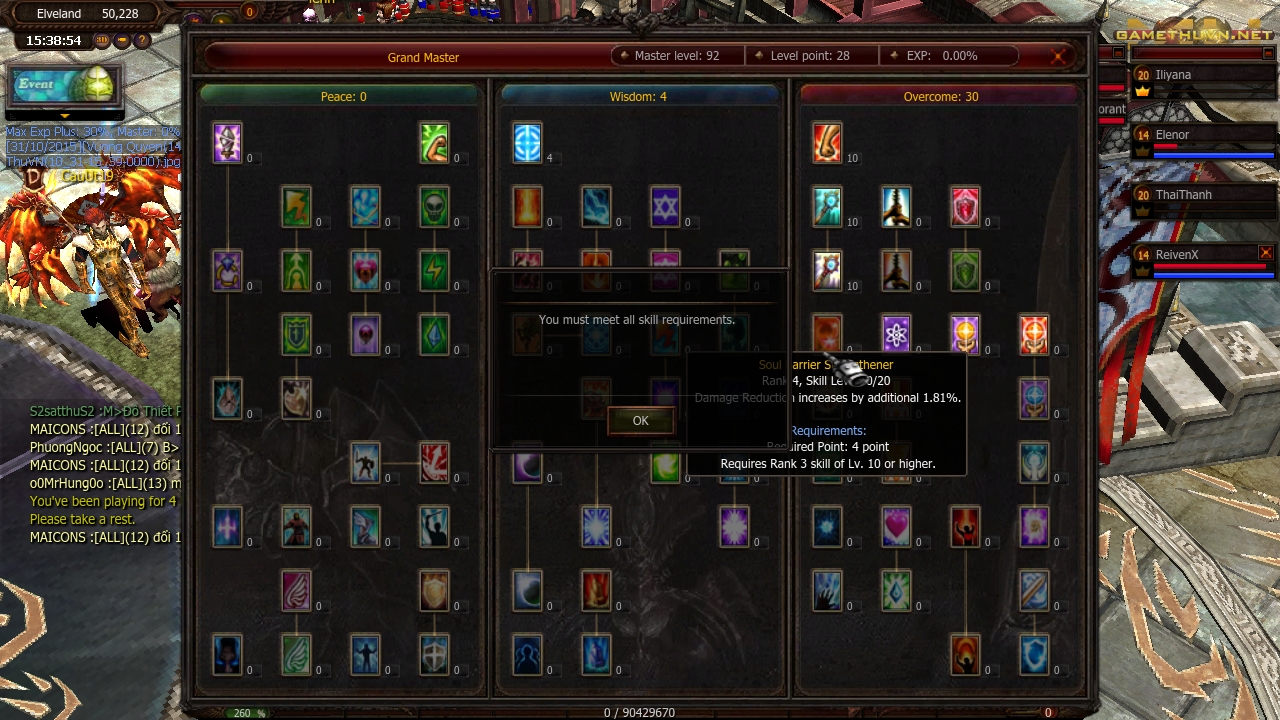Image resolution: width=1280 pixels, height=720 pixels.
Task: Click the experience bar showing 0 / 90429670
Action: coord(640,712)
